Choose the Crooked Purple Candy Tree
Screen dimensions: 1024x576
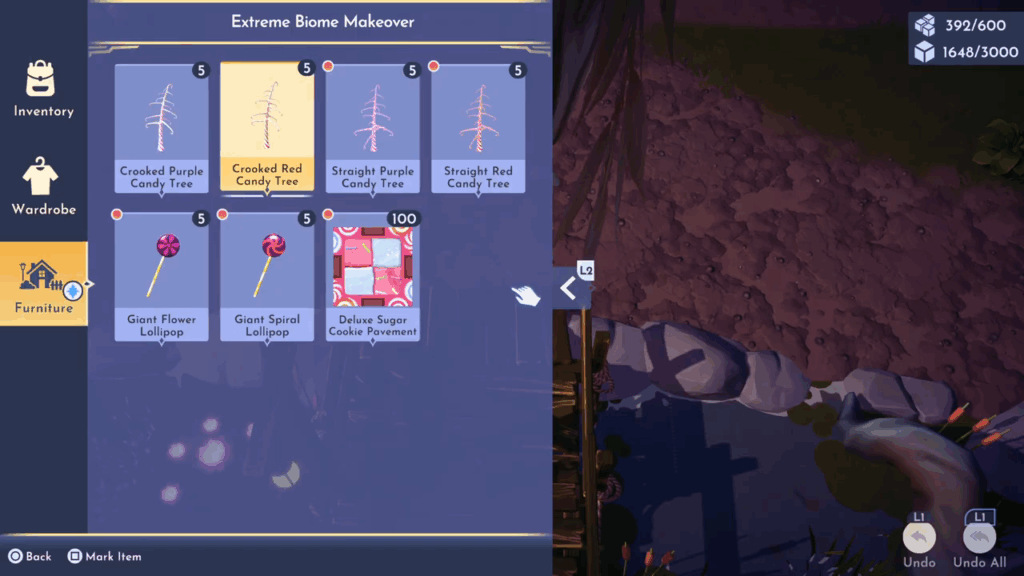click(x=161, y=129)
